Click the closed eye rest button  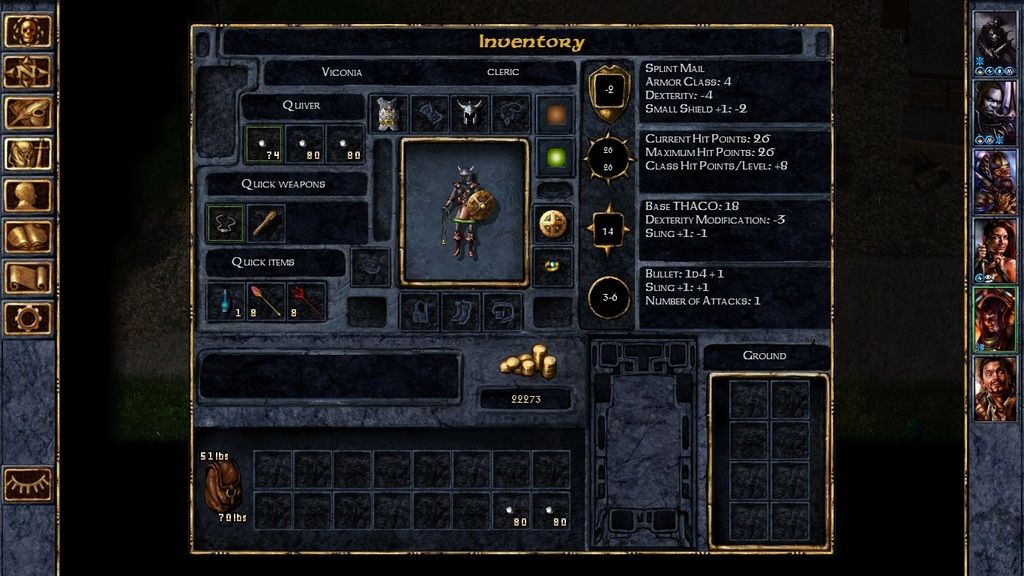click(28, 484)
